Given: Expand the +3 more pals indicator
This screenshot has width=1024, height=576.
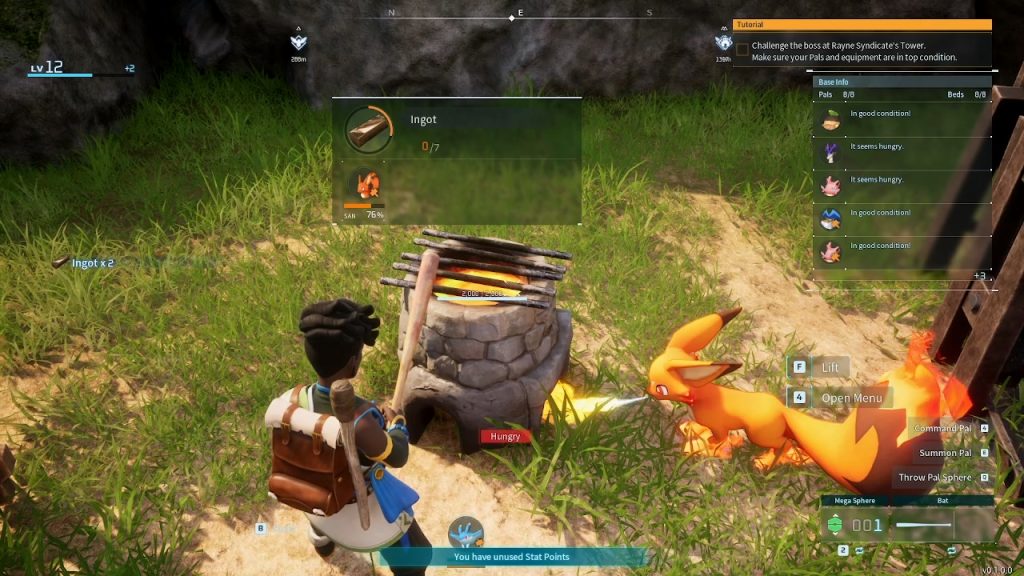Looking at the screenshot, I should (x=979, y=276).
